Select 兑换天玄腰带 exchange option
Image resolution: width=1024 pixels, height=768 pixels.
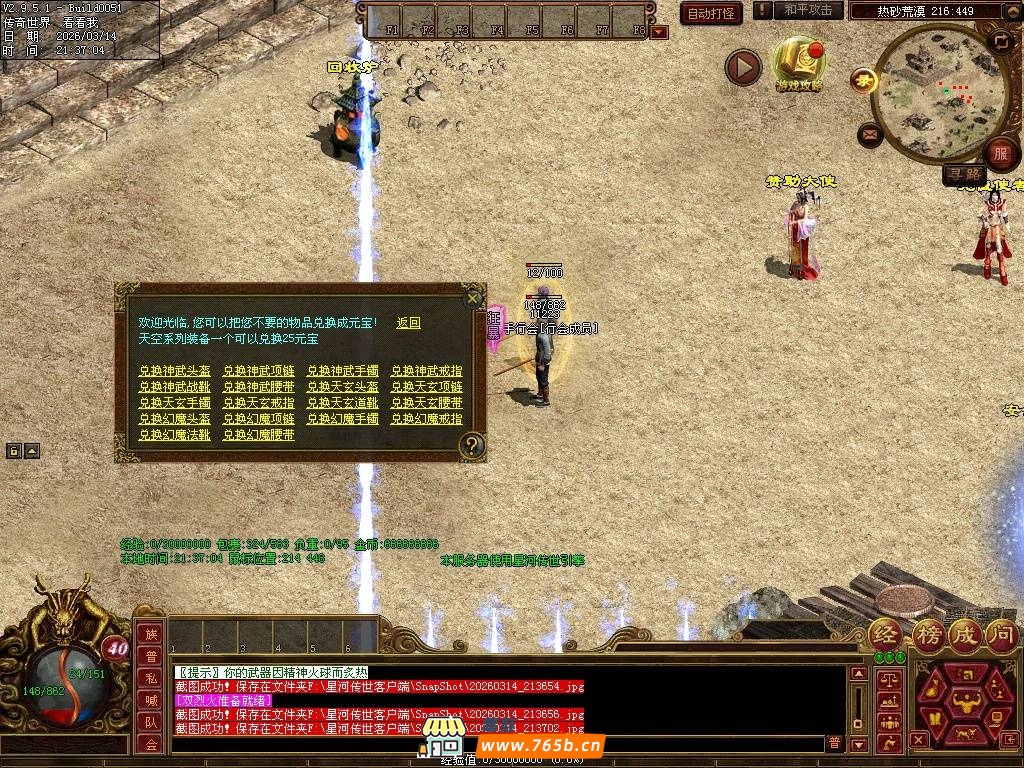[x=427, y=403]
